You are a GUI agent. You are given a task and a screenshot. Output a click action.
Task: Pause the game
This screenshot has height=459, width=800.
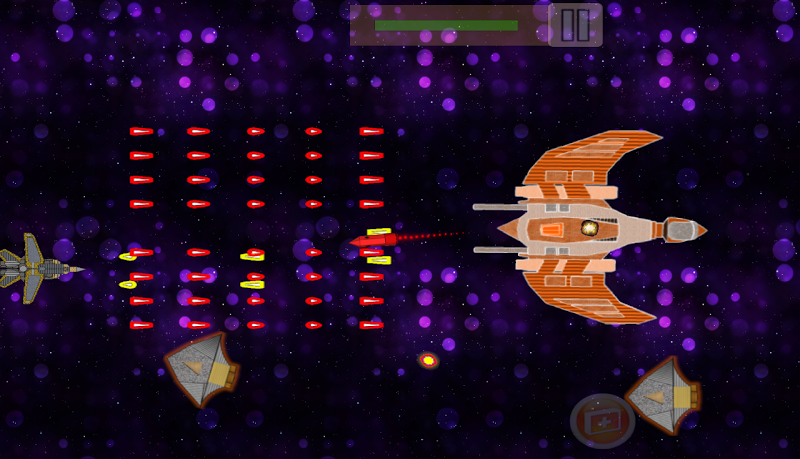(575, 25)
